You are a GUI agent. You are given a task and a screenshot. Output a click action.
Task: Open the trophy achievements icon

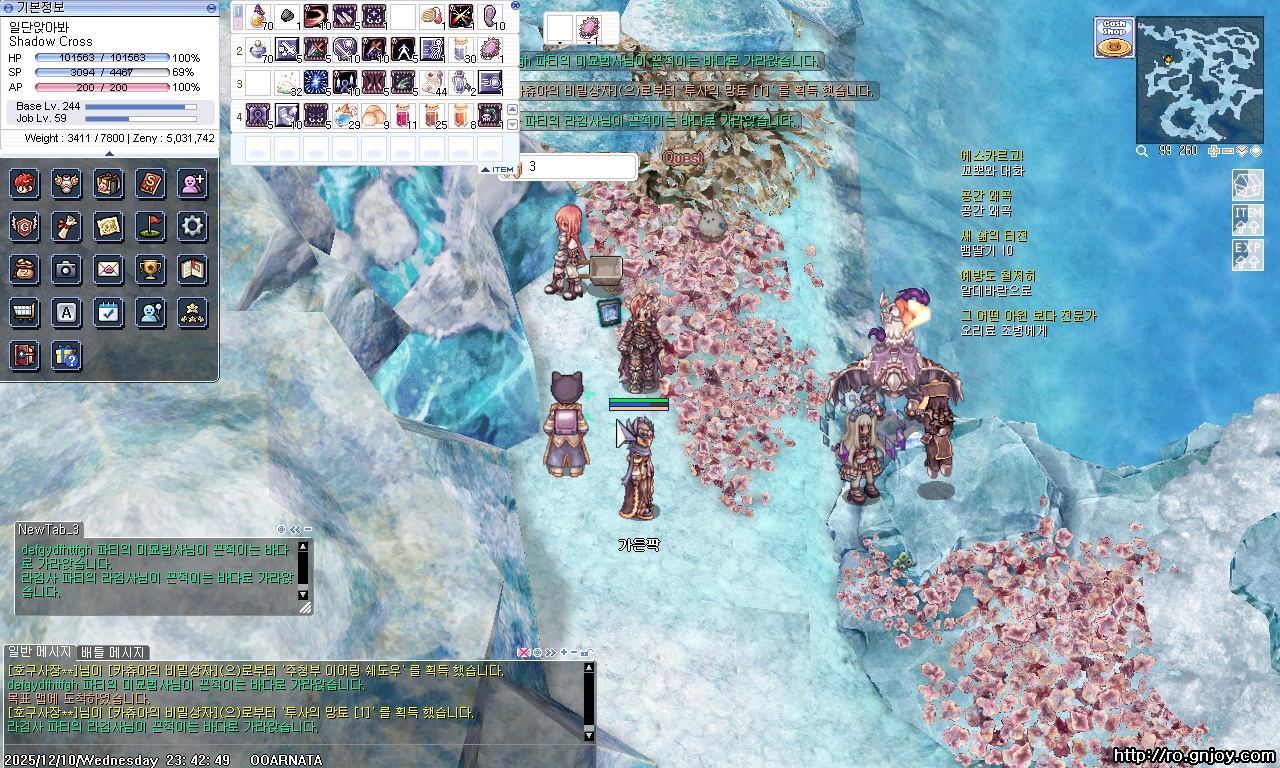150,269
